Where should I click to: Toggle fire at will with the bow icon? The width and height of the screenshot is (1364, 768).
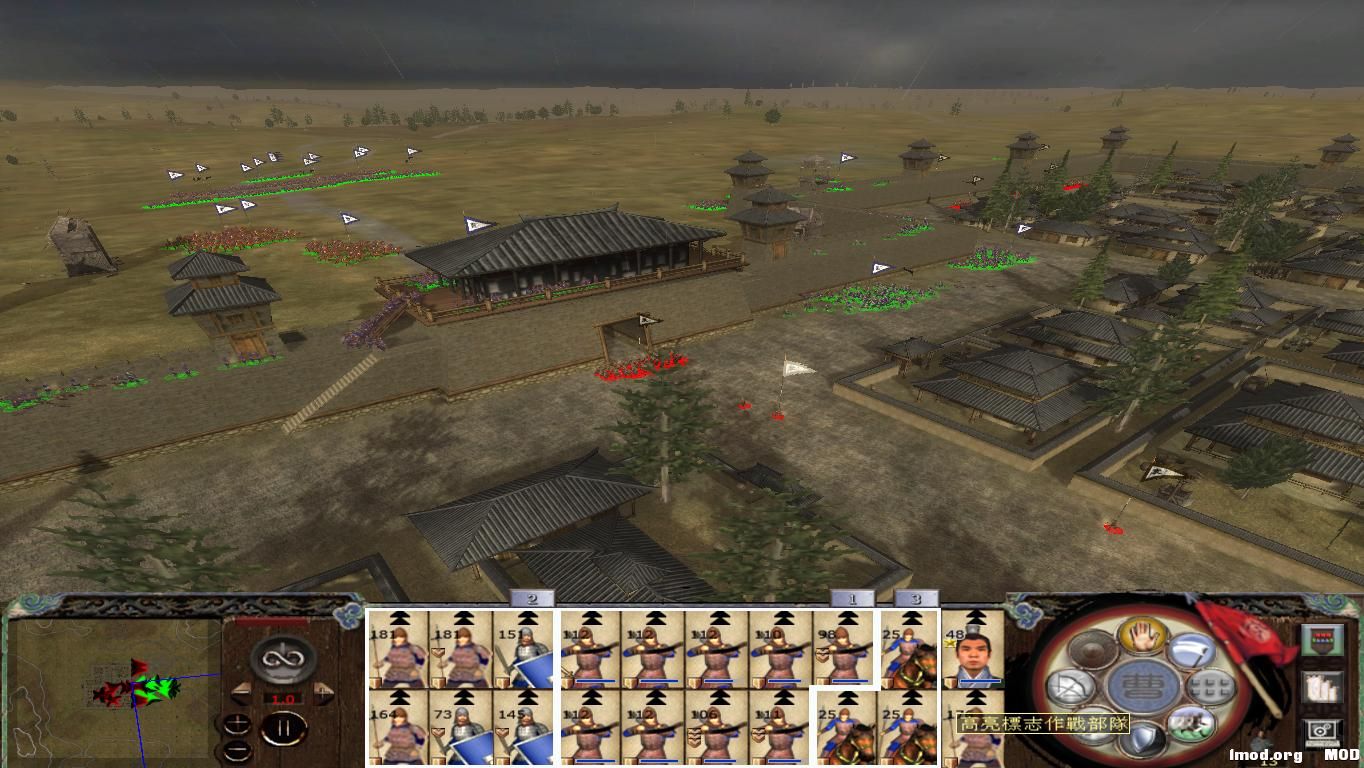[1070, 687]
